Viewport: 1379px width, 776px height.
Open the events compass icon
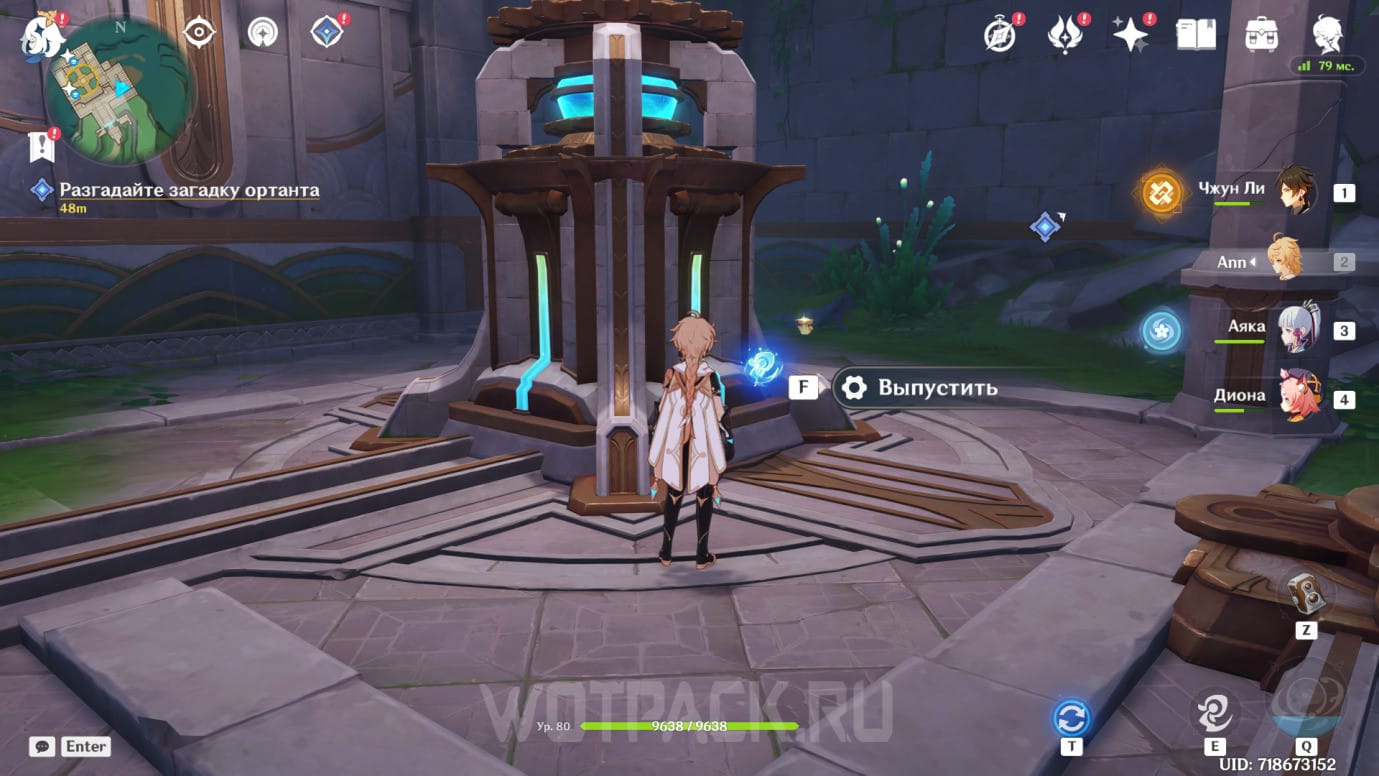click(x=1001, y=35)
